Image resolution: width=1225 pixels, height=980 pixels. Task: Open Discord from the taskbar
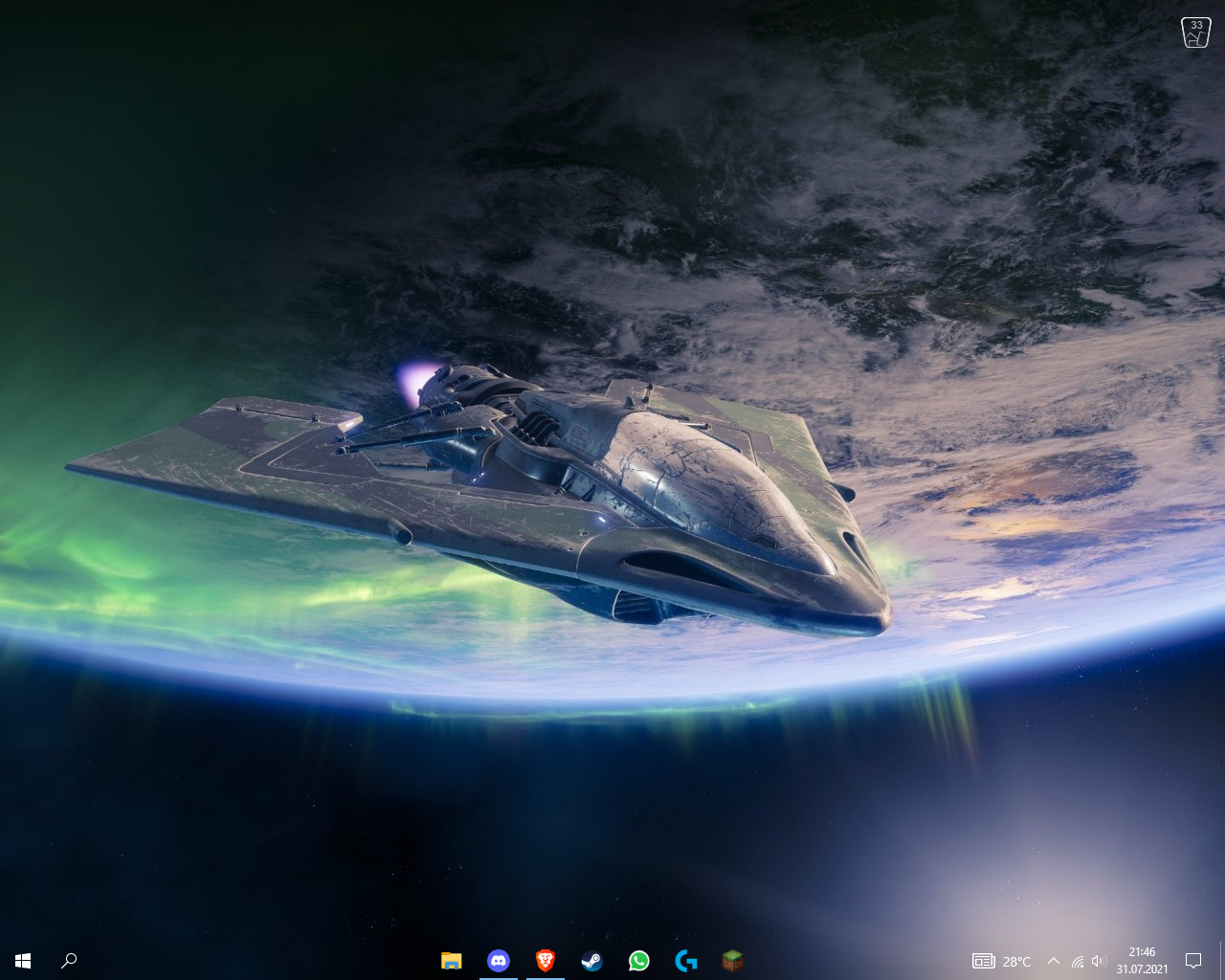pos(498,961)
